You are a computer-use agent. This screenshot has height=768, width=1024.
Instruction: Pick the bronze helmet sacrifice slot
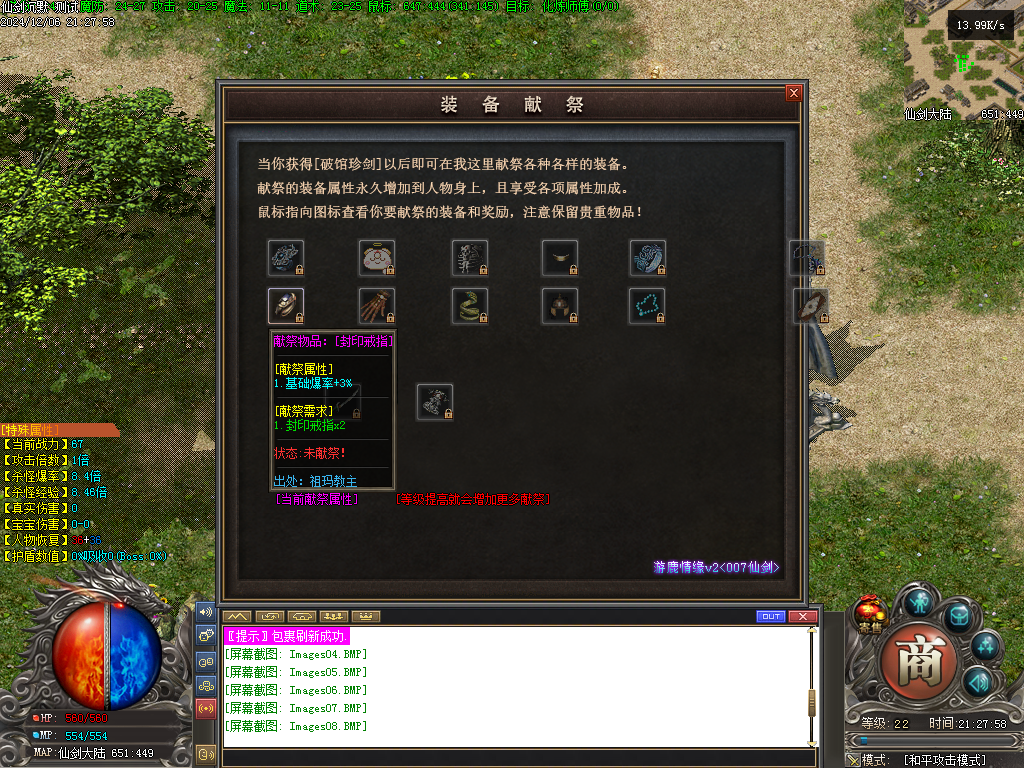coord(560,305)
